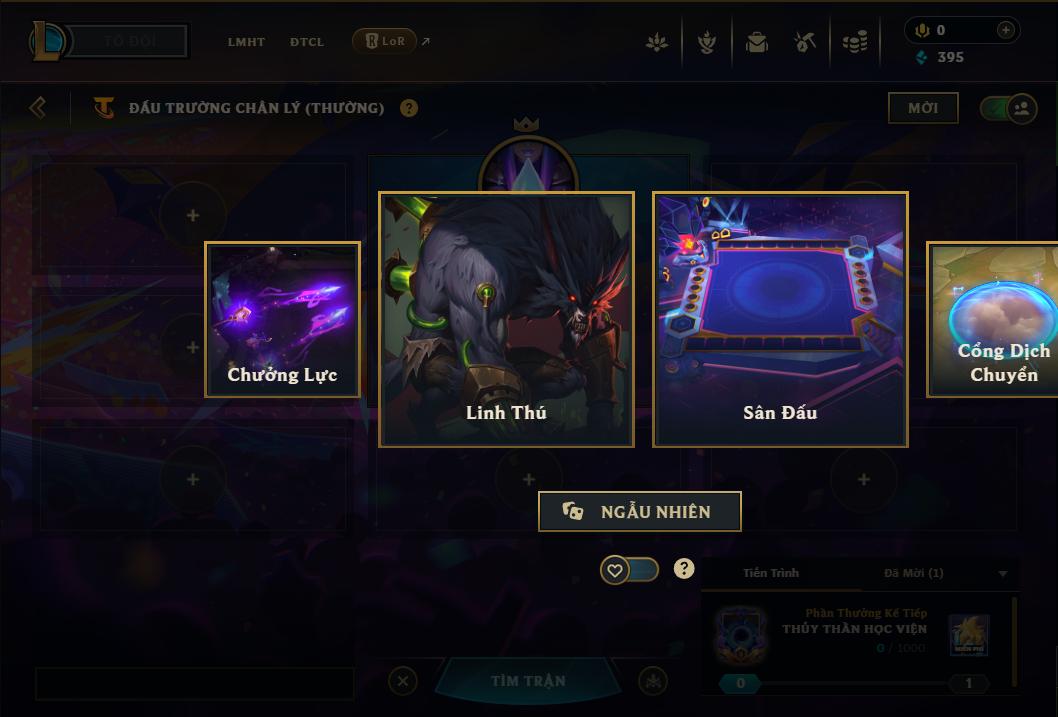Open the coin stack store icon
1058x717 pixels.
855,42
